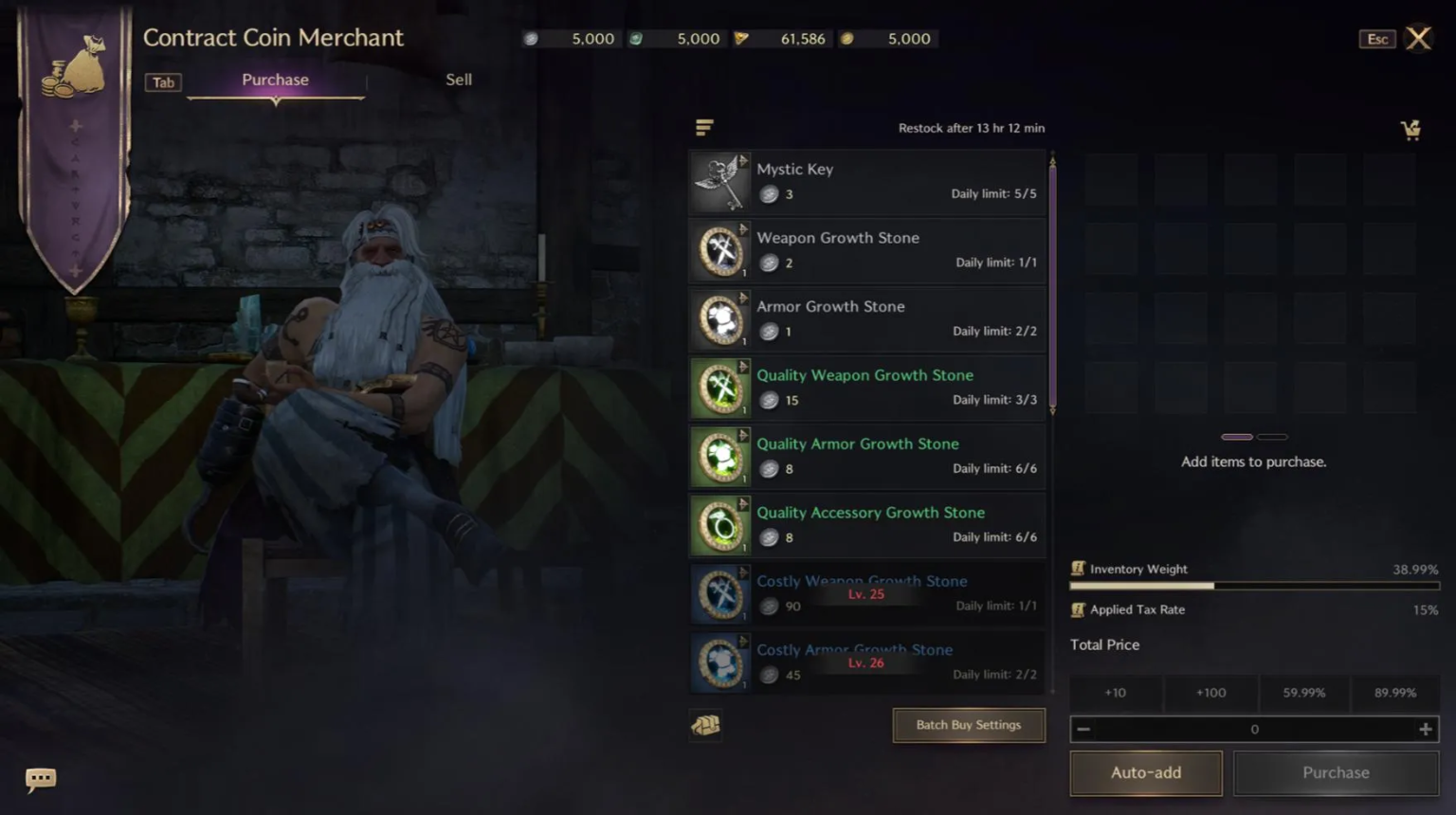Image resolution: width=1456 pixels, height=815 pixels.
Task: Open Batch Buy Settings
Action: [968, 725]
